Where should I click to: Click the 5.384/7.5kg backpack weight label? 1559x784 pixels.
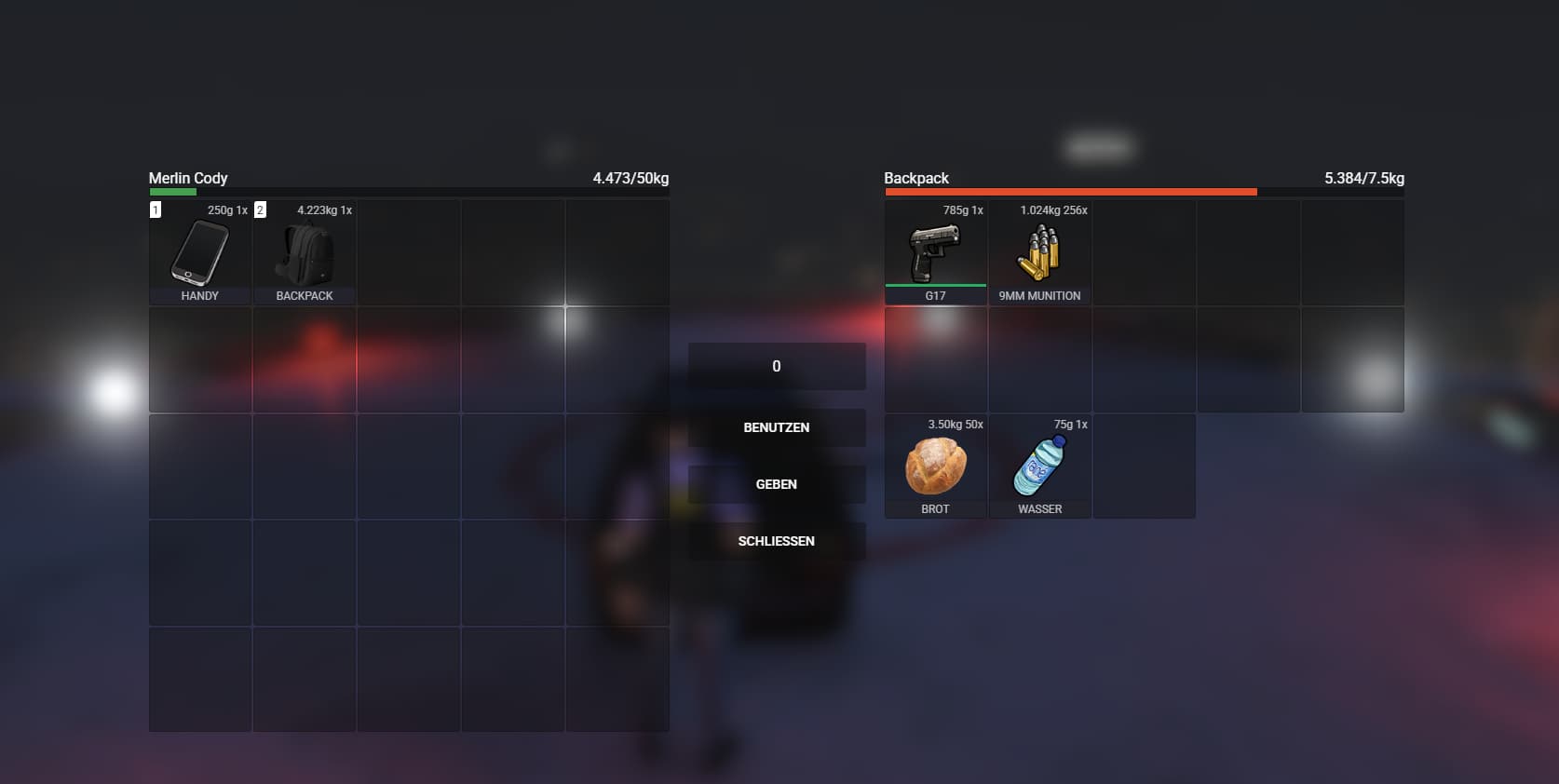[x=1364, y=178]
